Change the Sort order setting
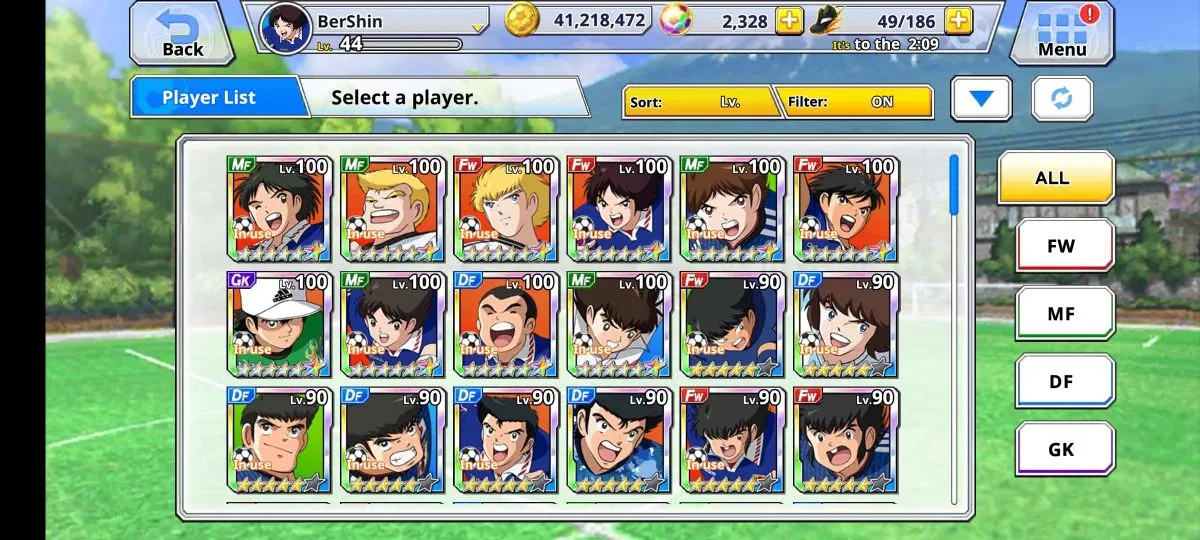Image resolution: width=1200 pixels, height=540 pixels. pos(702,102)
